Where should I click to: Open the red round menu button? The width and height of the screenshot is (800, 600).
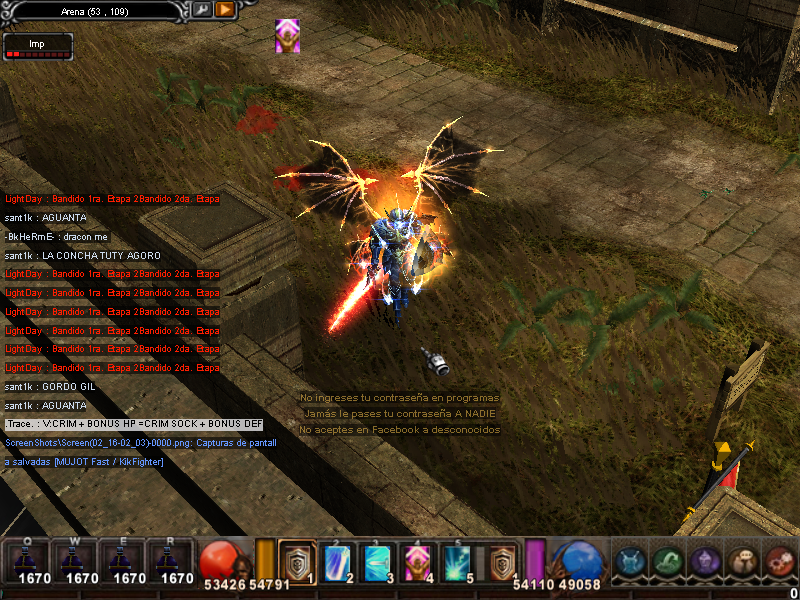coord(779,562)
